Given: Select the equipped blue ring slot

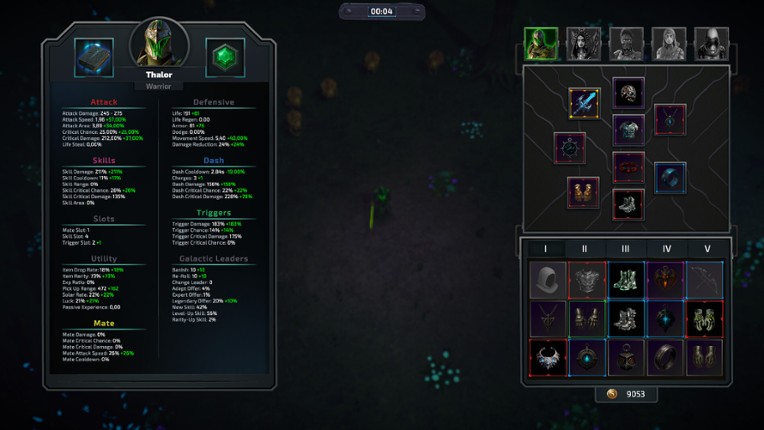Looking at the screenshot, I should point(670,178).
